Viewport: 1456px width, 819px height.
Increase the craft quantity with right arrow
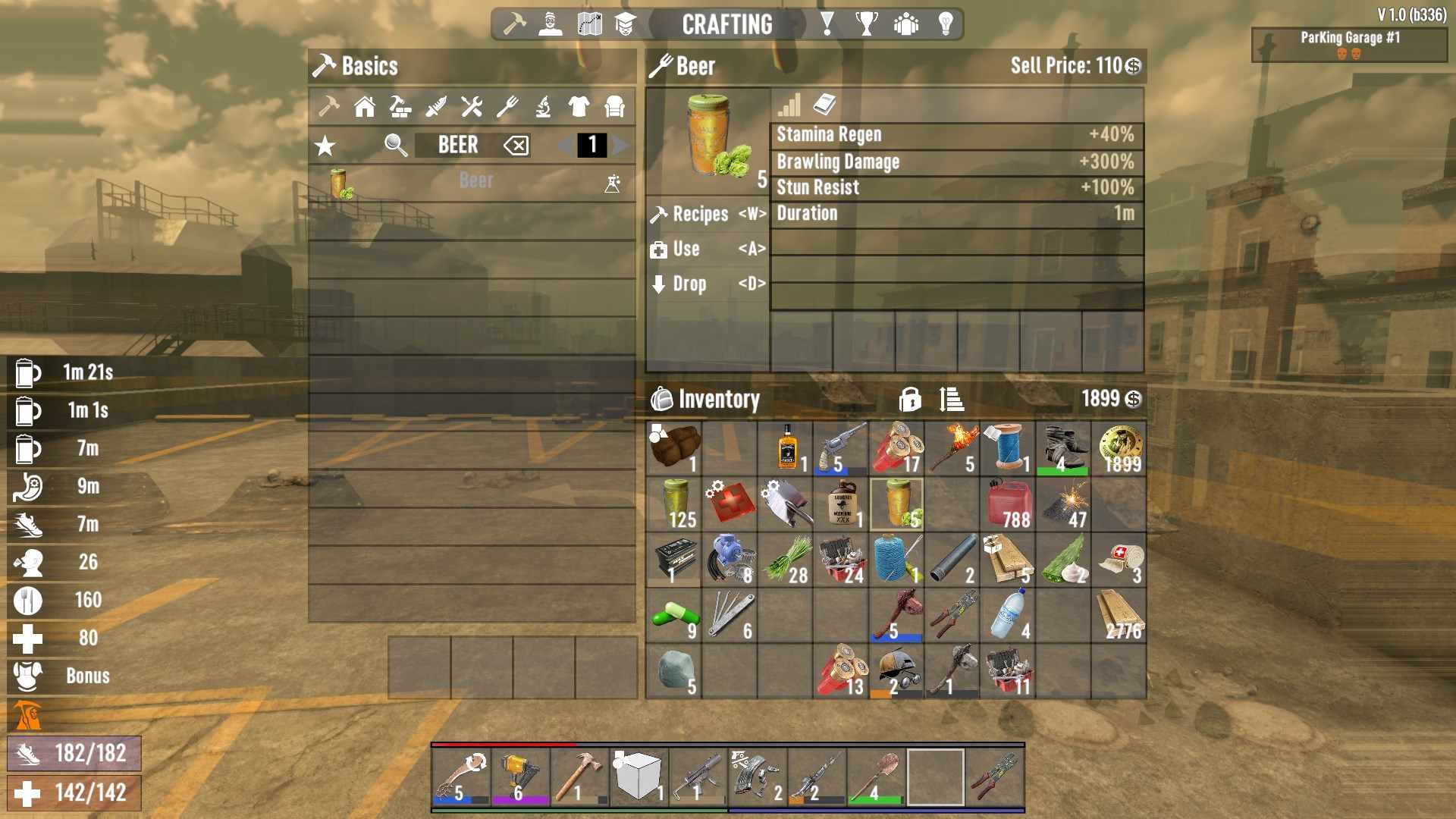pyautogui.click(x=622, y=145)
